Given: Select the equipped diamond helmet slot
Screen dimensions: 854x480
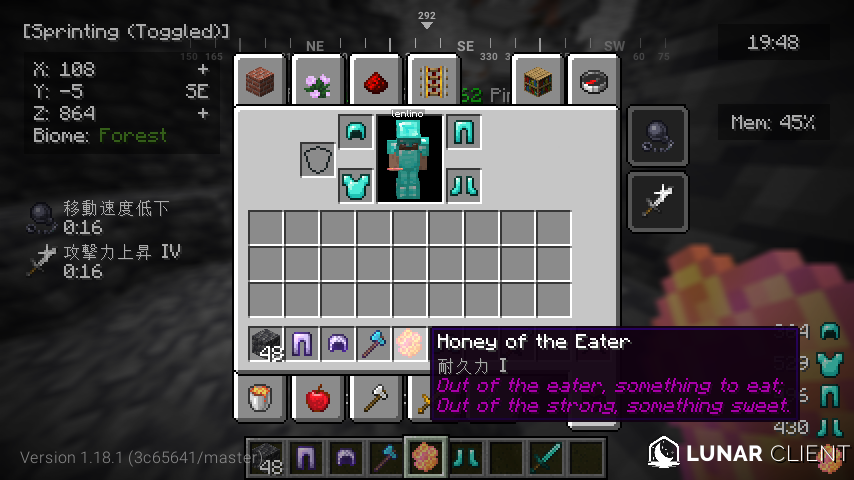Looking at the screenshot, I should [x=354, y=132].
